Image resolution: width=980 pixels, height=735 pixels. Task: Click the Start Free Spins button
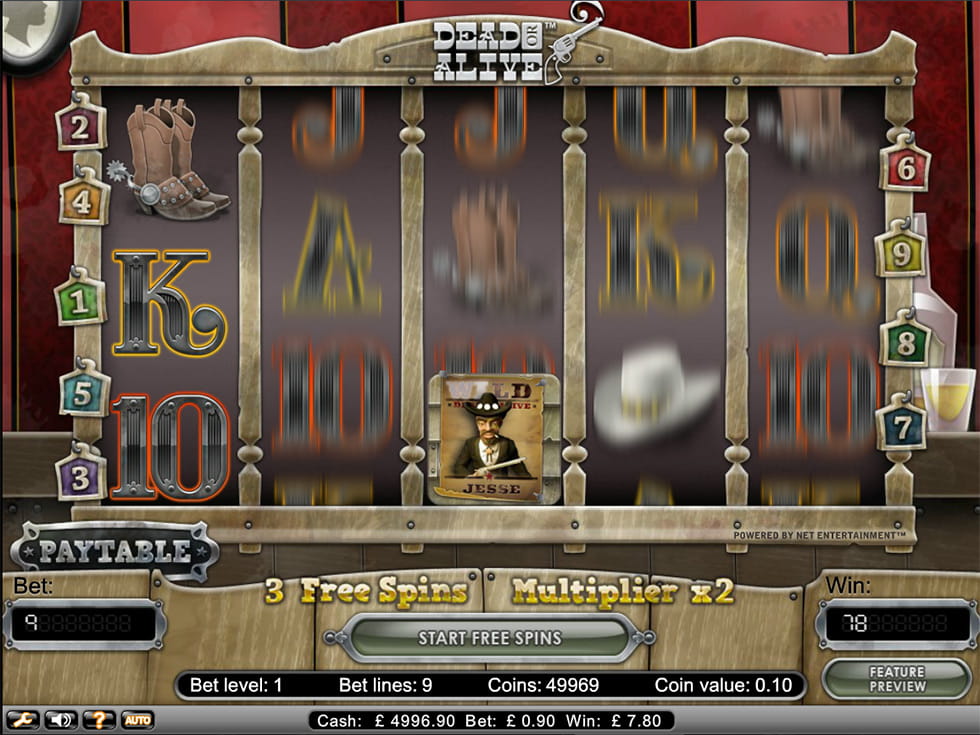tap(490, 638)
